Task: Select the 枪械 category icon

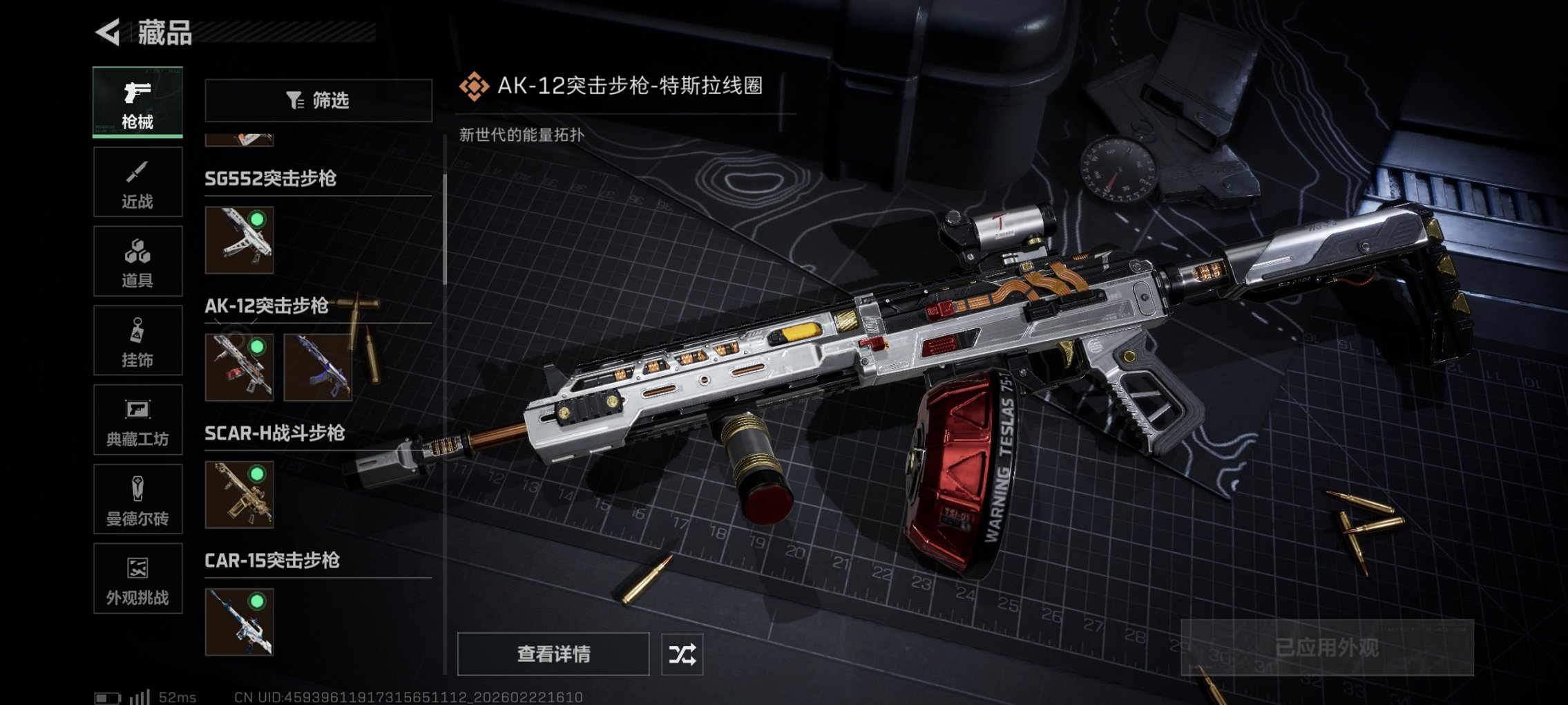Action: (137, 102)
